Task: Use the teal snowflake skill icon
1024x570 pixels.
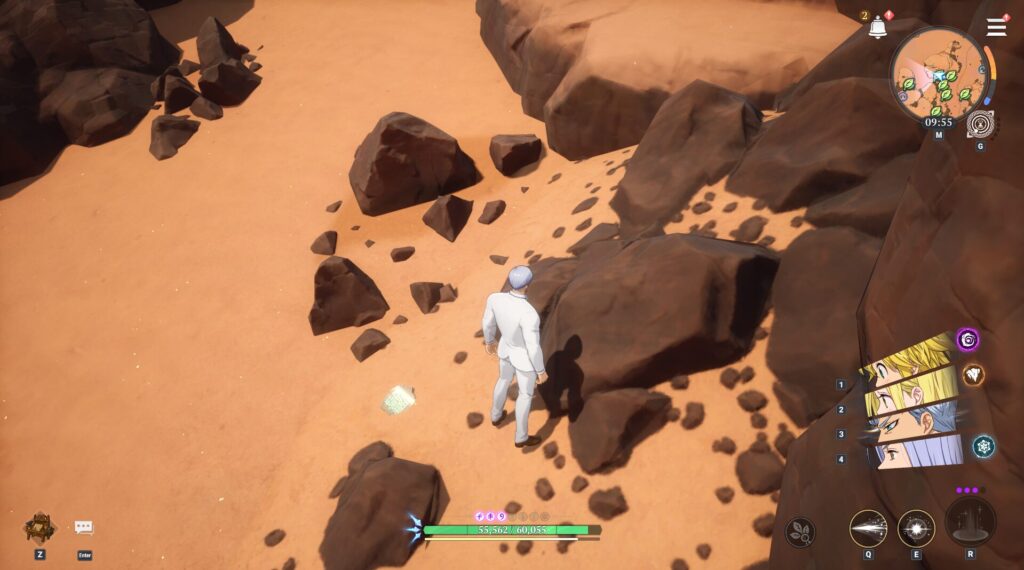Action: click(x=983, y=446)
